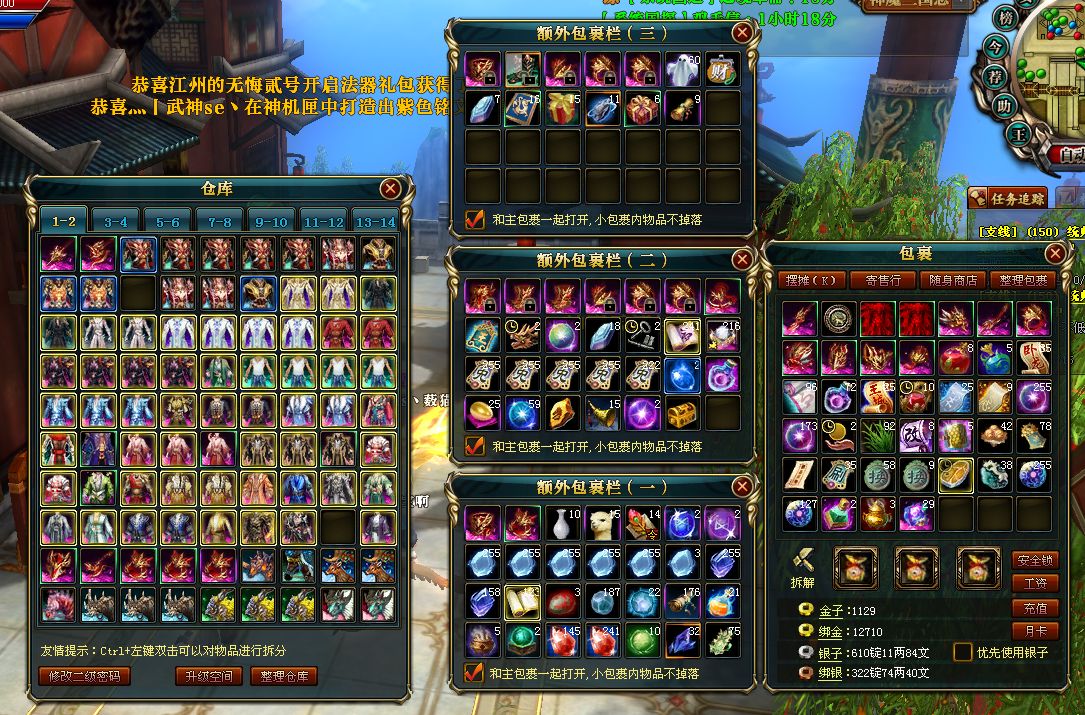
Task: Tidy the bag with 整理包裹
Action: coord(1022,281)
